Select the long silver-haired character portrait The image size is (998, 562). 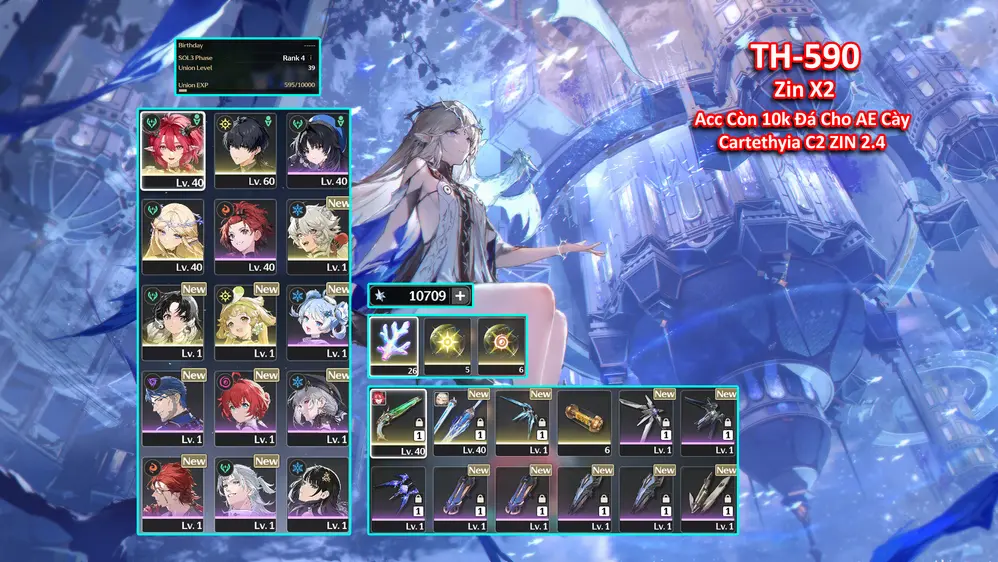[245, 494]
